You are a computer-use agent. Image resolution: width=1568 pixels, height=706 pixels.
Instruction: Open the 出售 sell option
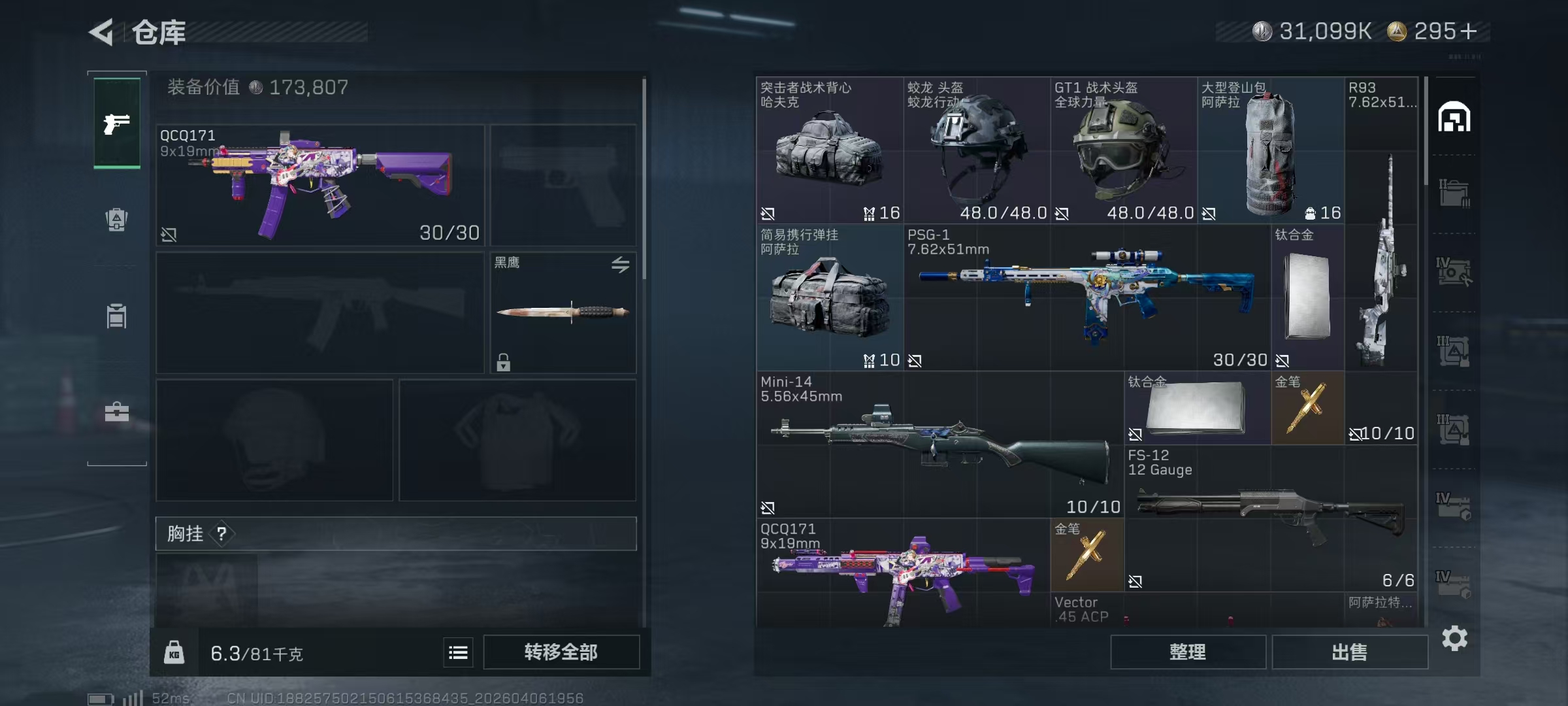1349,652
